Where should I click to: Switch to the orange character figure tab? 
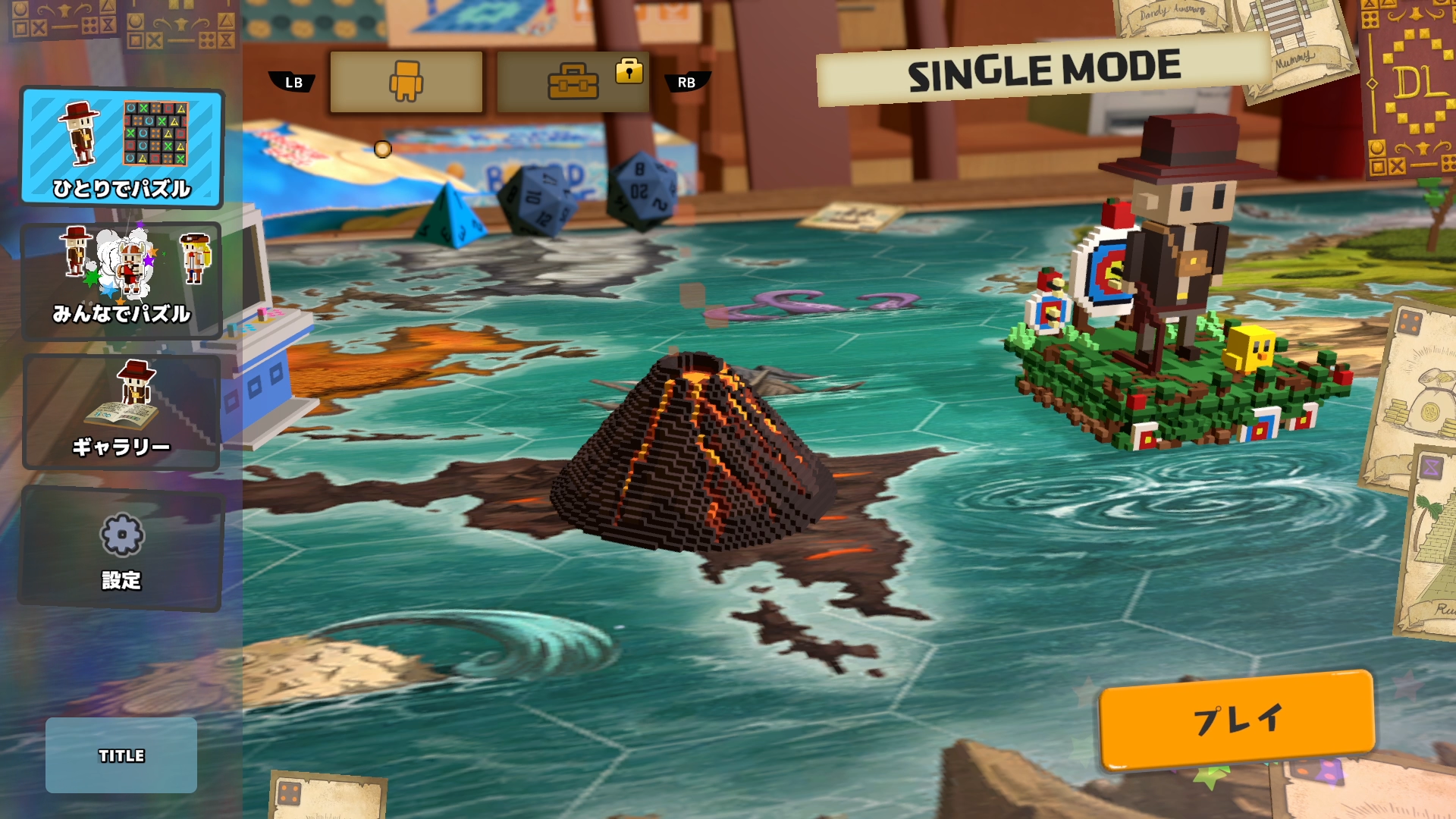click(x=406, y=82)
